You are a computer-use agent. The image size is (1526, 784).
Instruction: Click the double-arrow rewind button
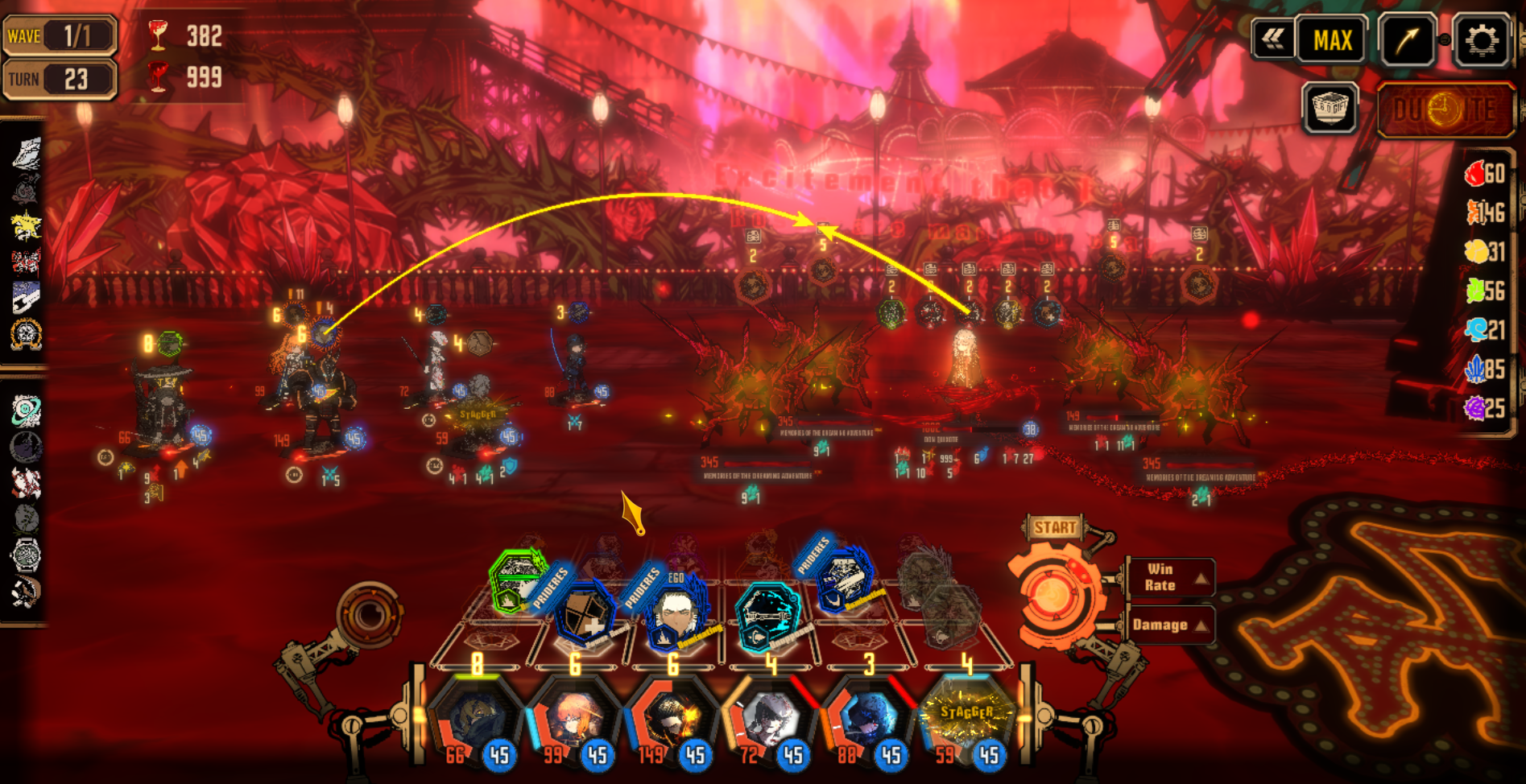pos(1273,39)
